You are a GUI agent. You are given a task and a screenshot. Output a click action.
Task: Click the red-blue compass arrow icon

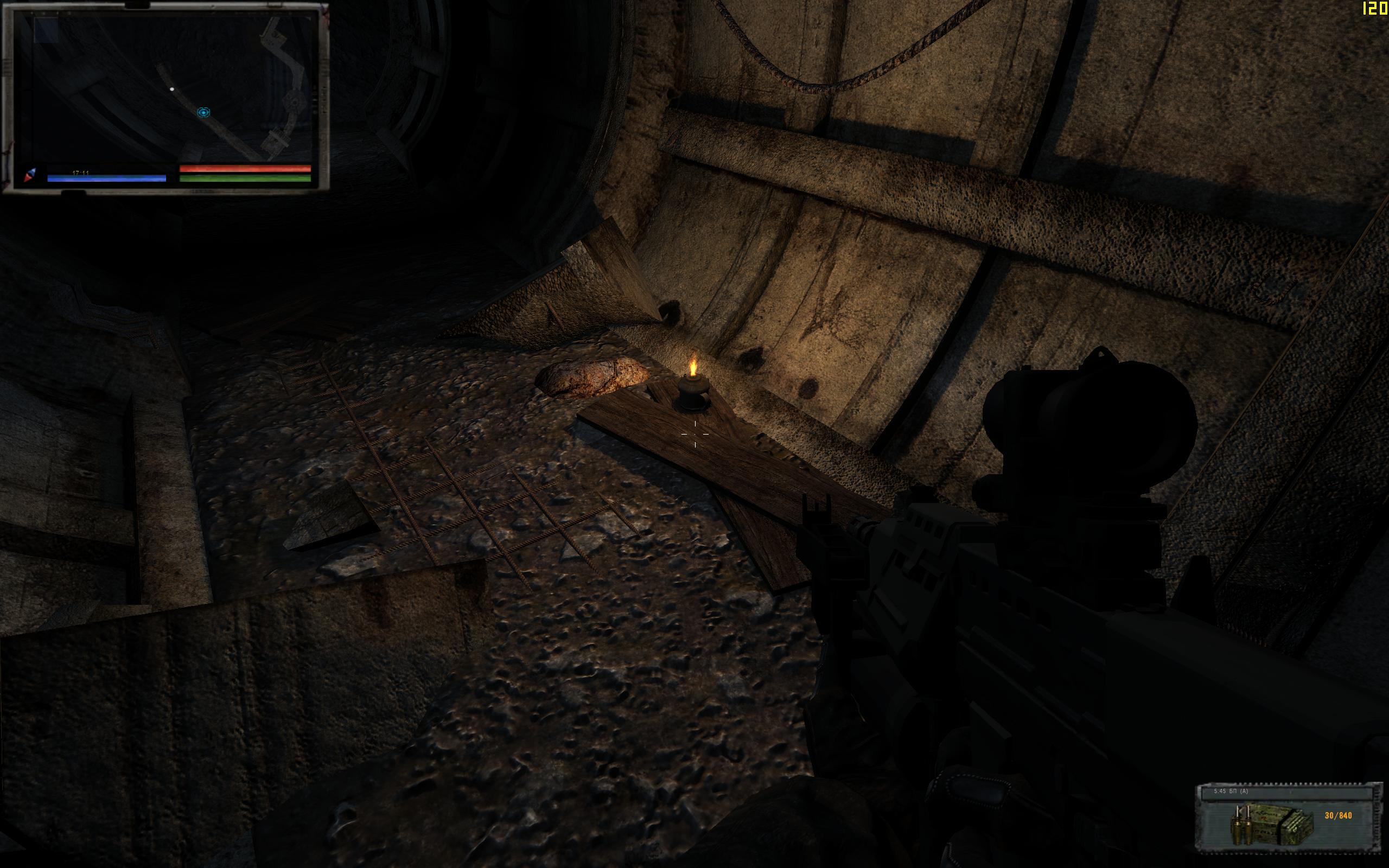pyautogui.click(x=30, y=175)
